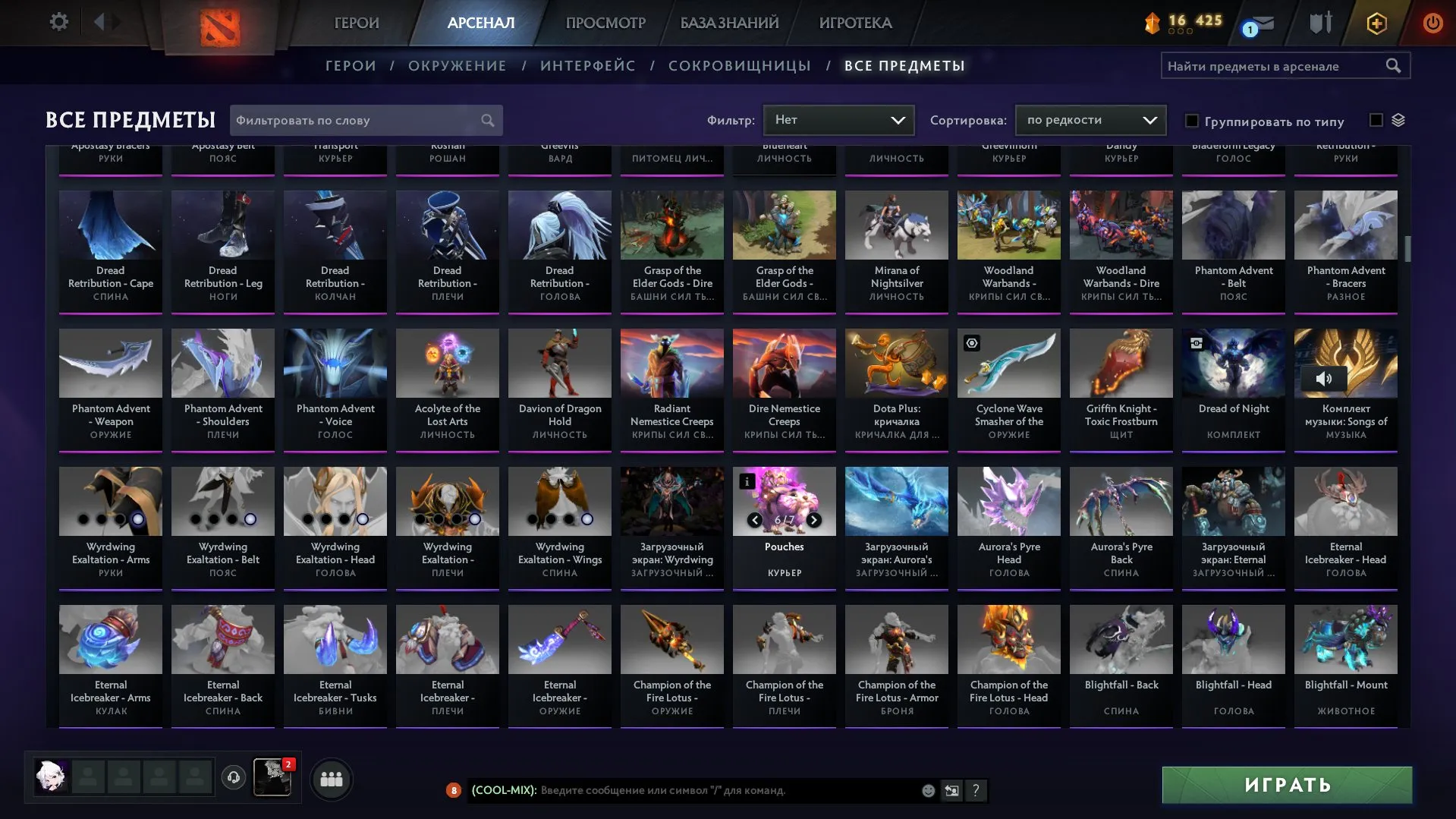Image resolution: width=1456 pixels, height=819 pixels.
Task: Click right arrow on Pouches courier item
Action: point(813,521)
